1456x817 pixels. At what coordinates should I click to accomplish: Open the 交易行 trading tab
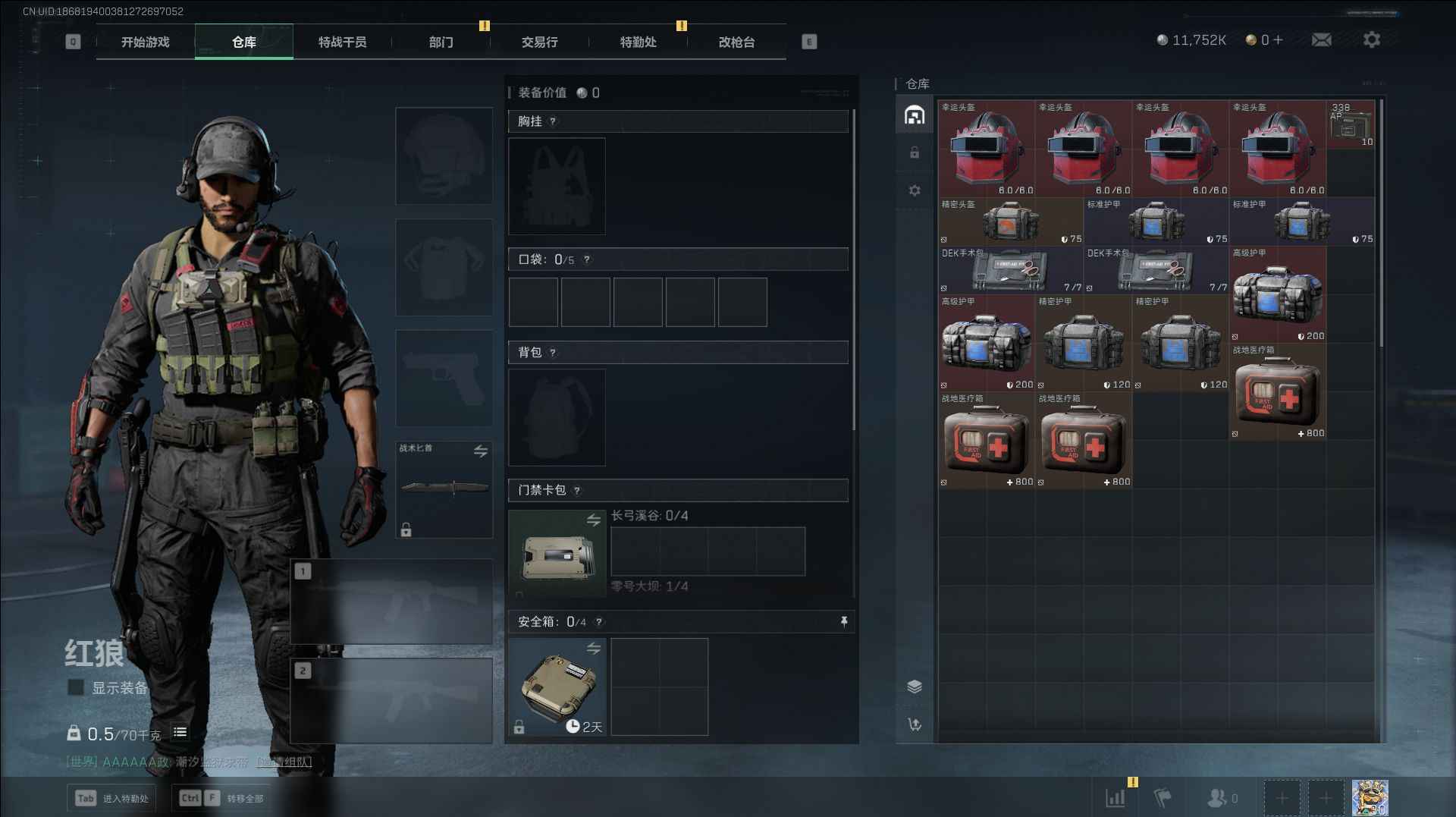coord(539,42)
